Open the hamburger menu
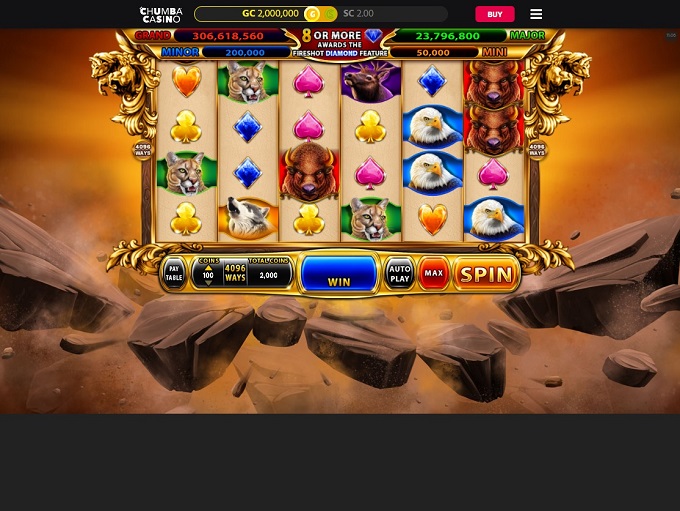 536,14
